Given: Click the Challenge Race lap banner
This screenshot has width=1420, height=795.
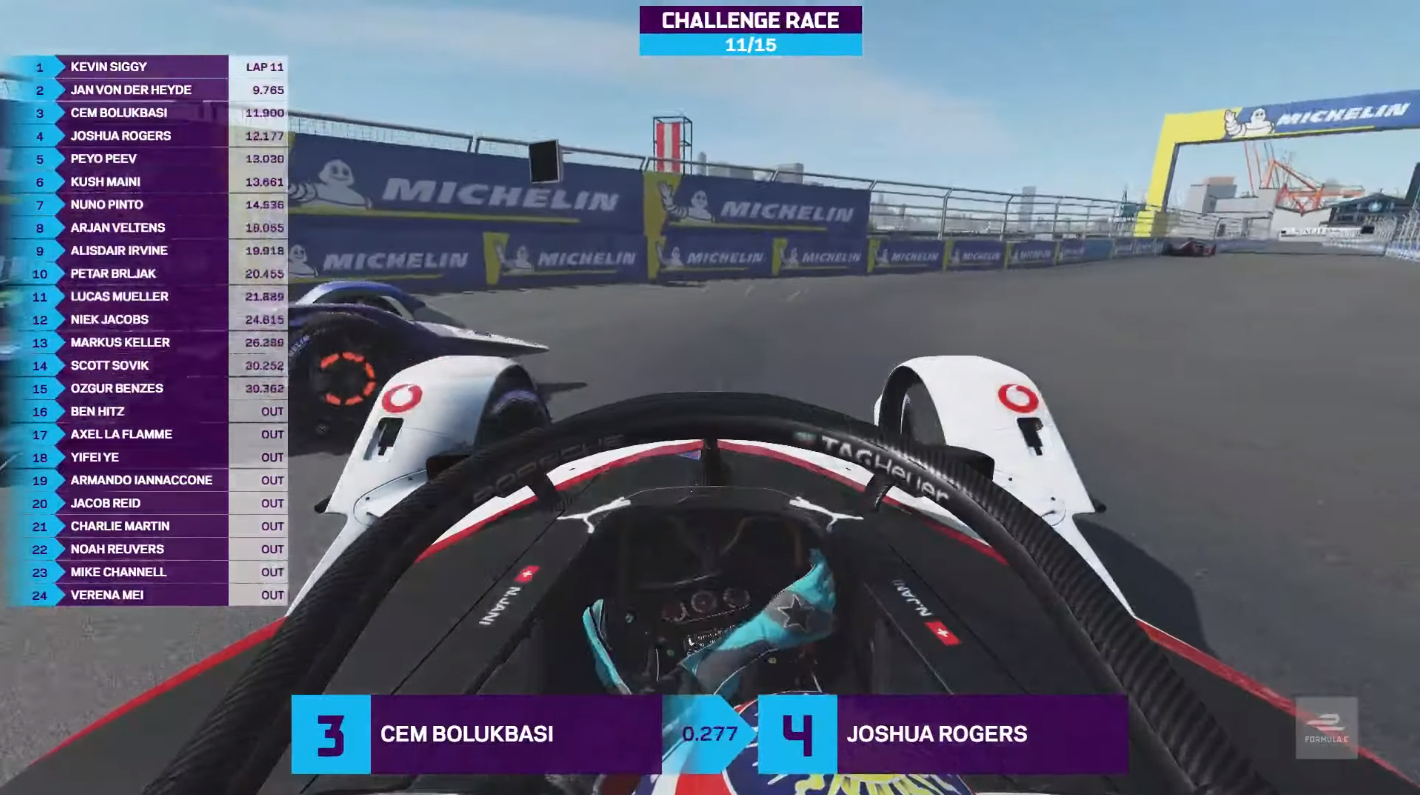Looking at the screenshot, I should coord(750,31).
